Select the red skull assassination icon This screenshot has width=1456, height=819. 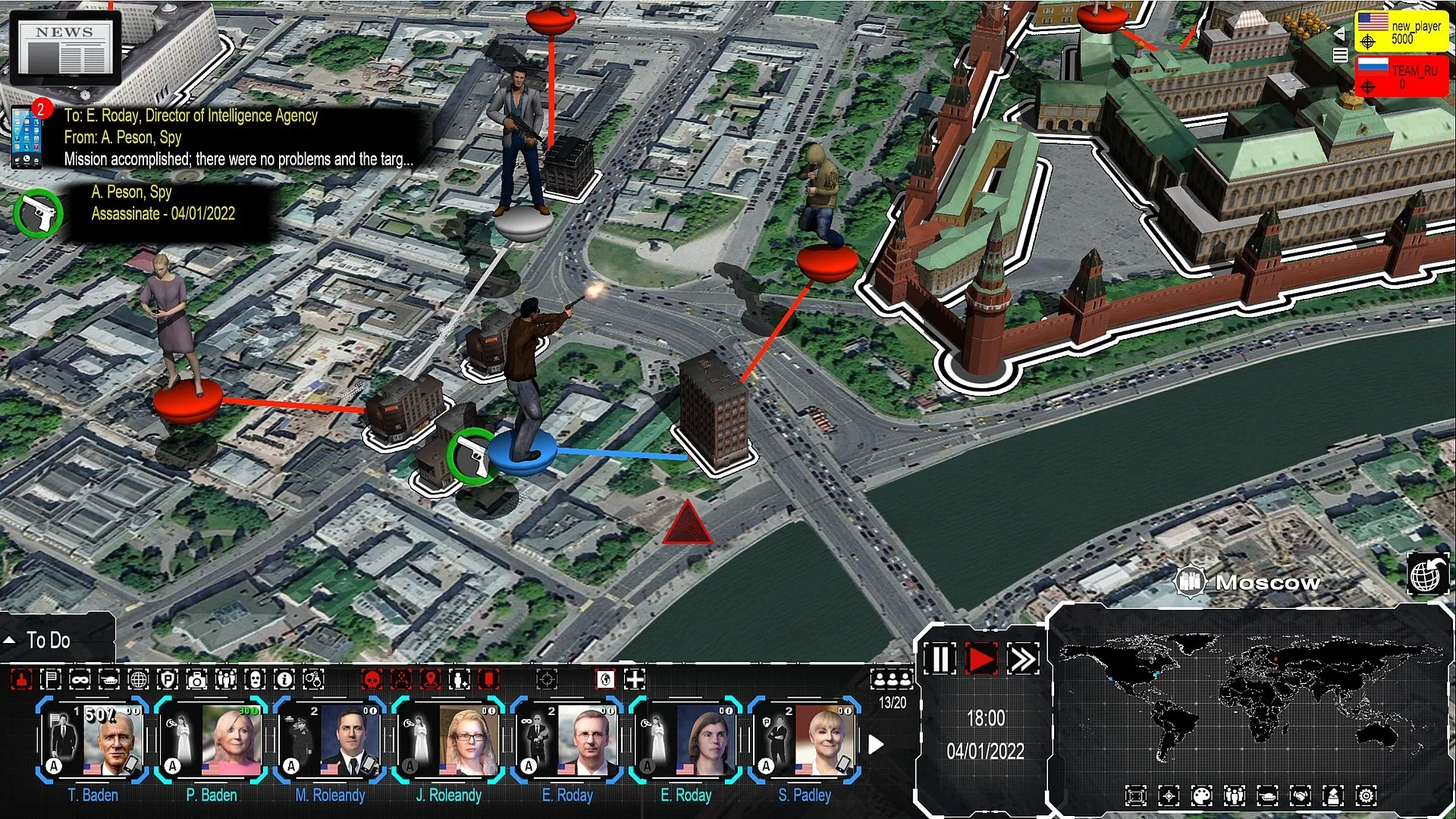pos(372,679)
